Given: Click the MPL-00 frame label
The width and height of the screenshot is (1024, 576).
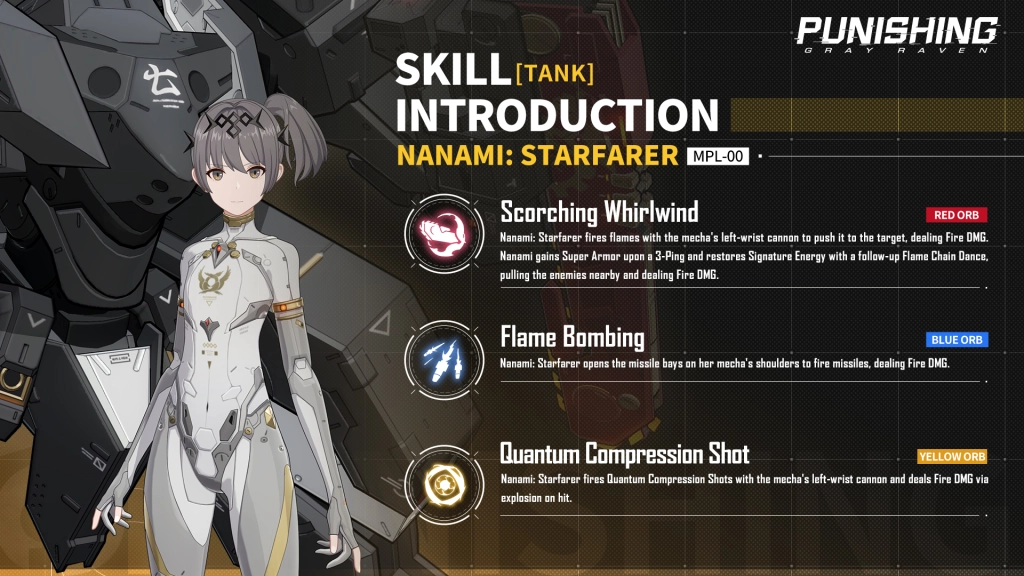Looking at the screenshot, I should (x=718, y=156).
